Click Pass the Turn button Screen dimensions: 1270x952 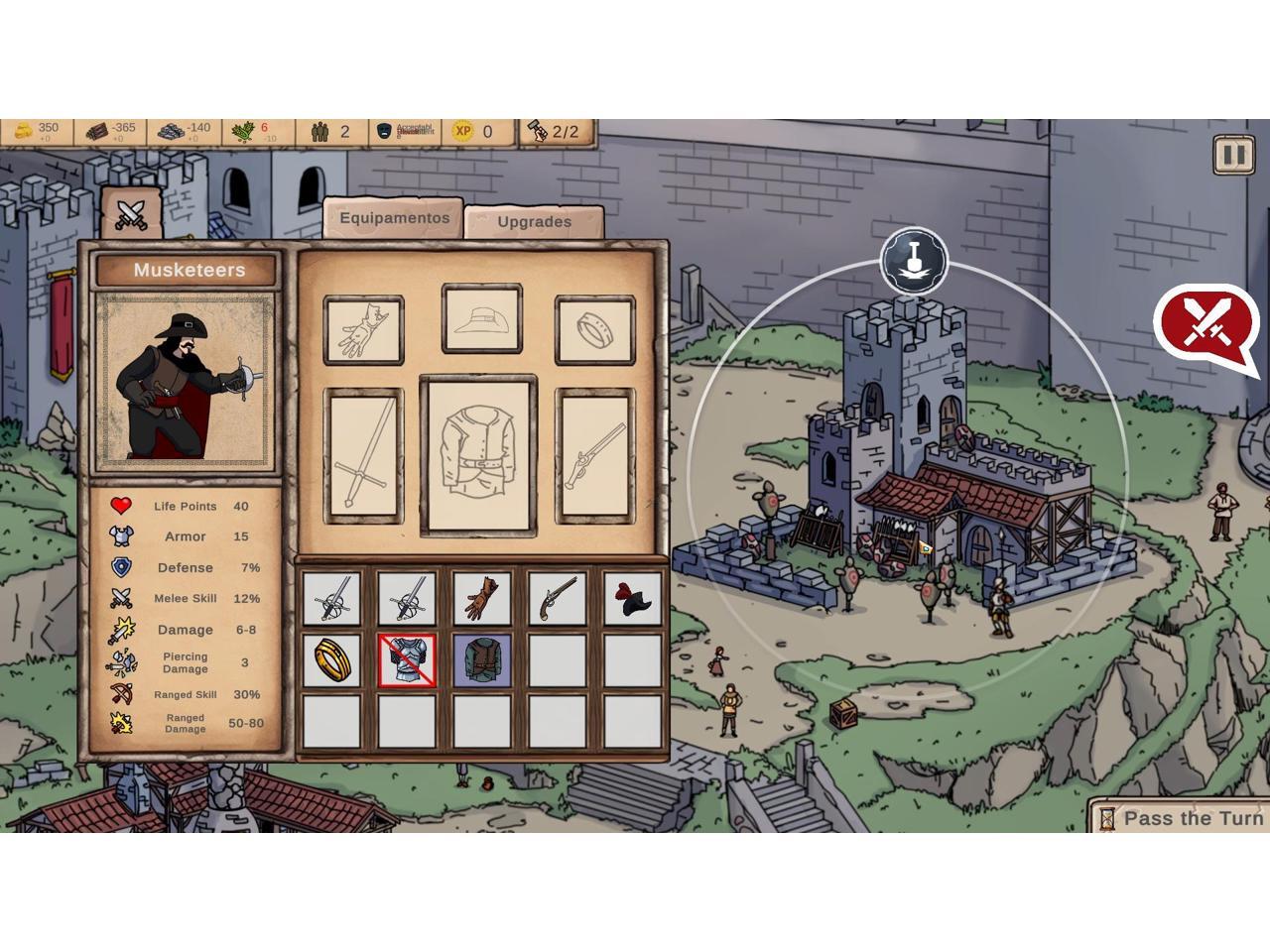(1181, 818)
